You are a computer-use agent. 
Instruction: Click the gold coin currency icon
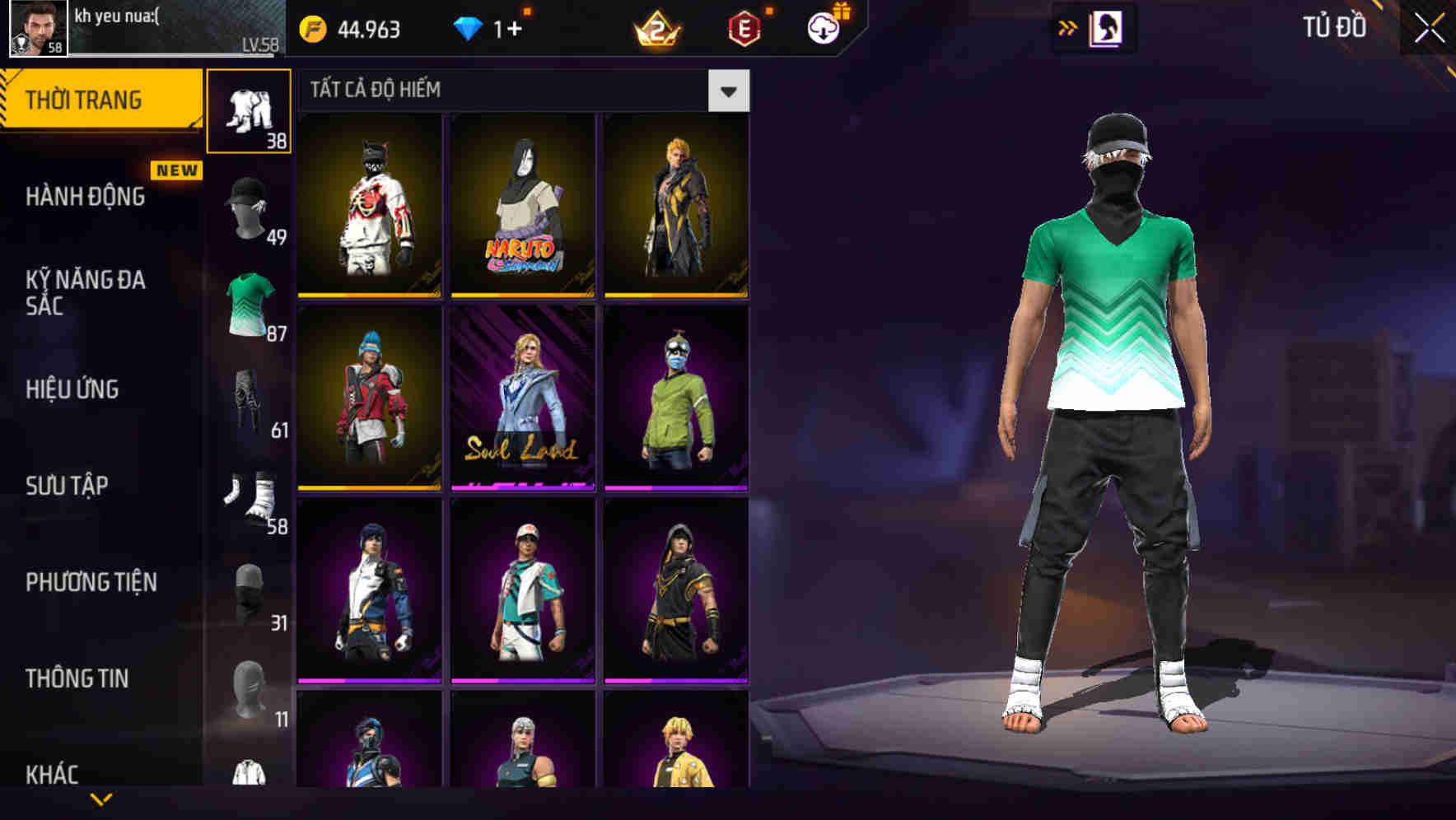[310, 26]
